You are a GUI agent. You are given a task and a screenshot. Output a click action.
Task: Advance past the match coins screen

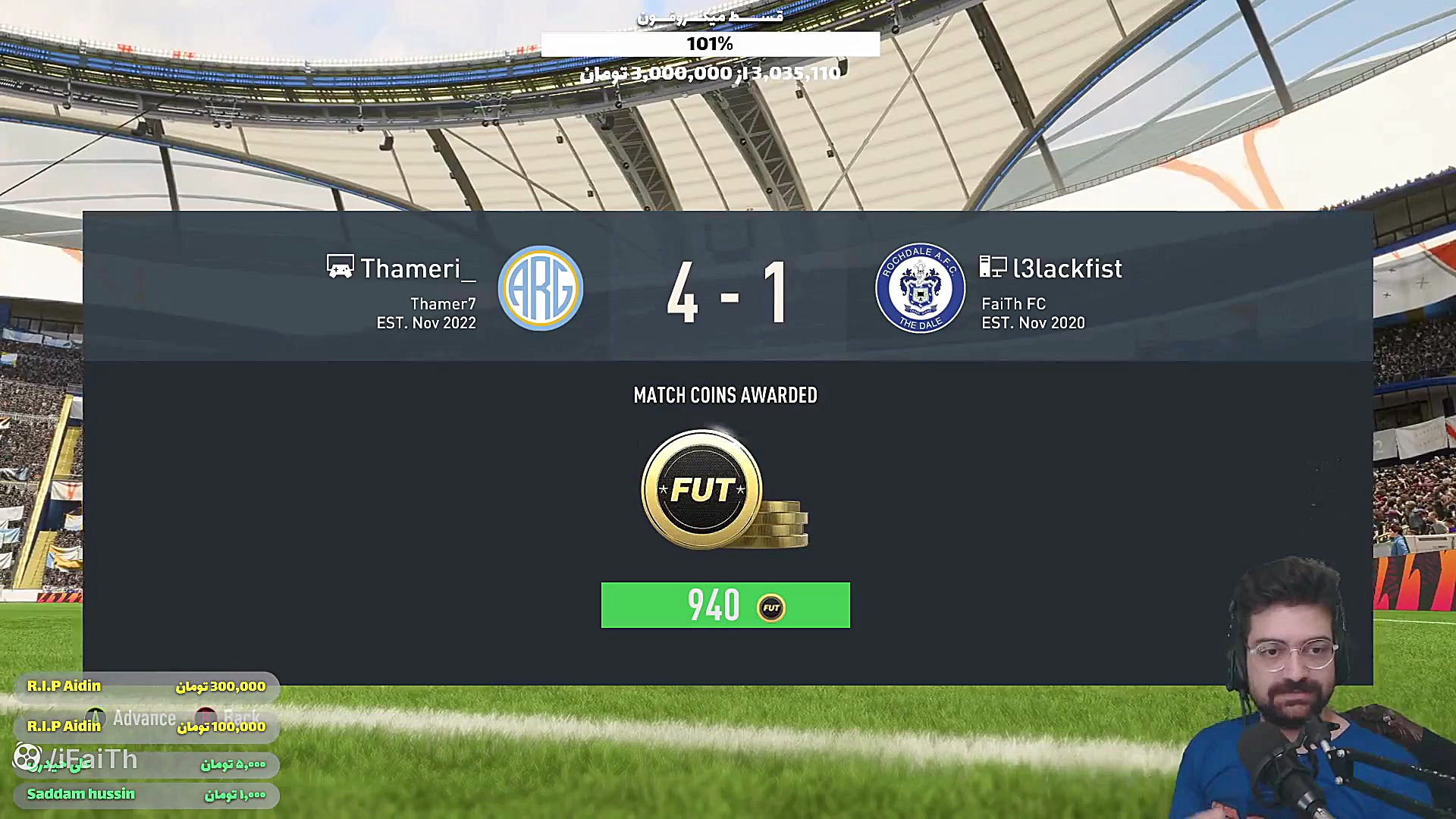132,717
